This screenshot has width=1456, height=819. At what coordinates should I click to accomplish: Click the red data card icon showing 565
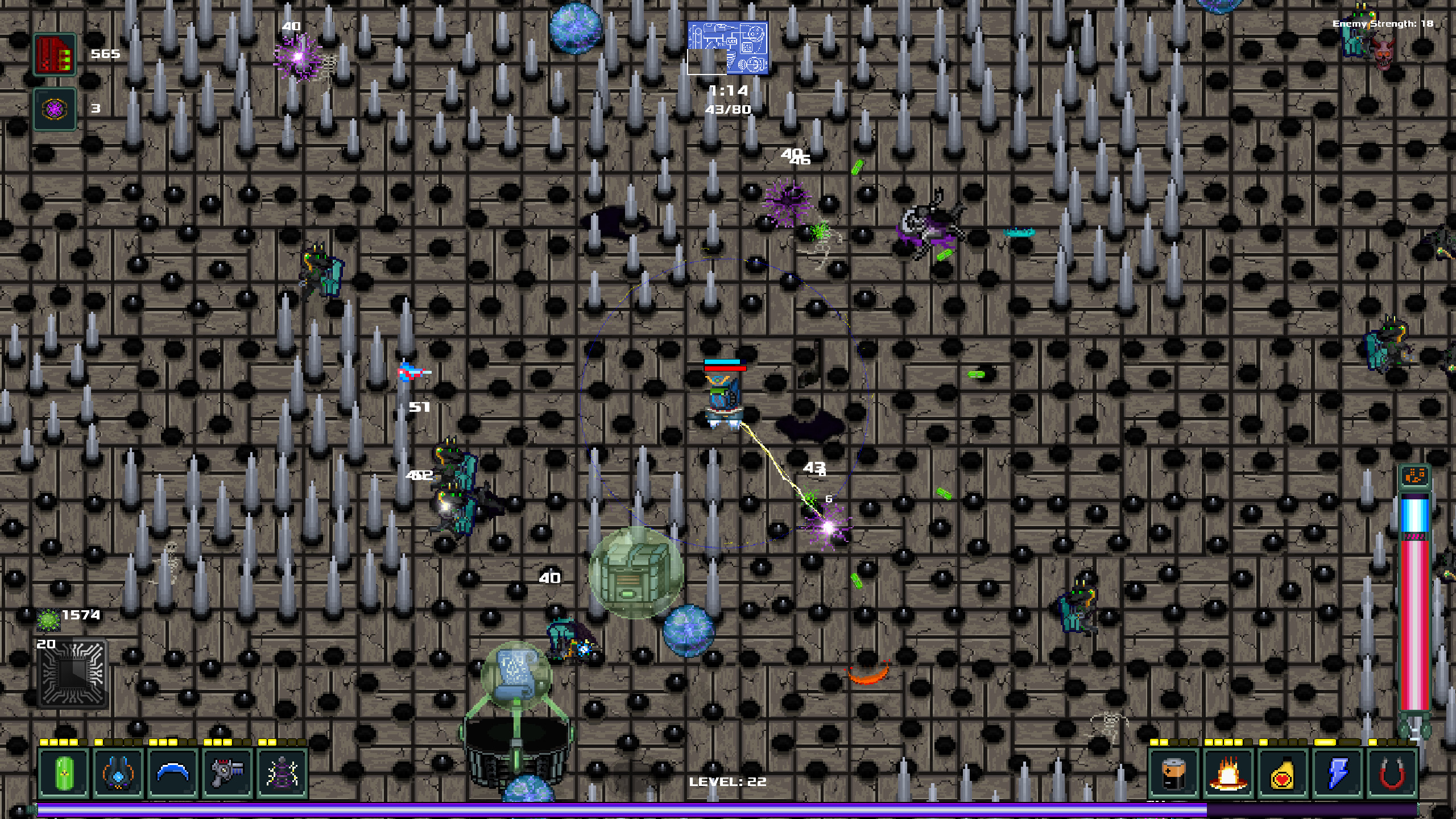55,54
